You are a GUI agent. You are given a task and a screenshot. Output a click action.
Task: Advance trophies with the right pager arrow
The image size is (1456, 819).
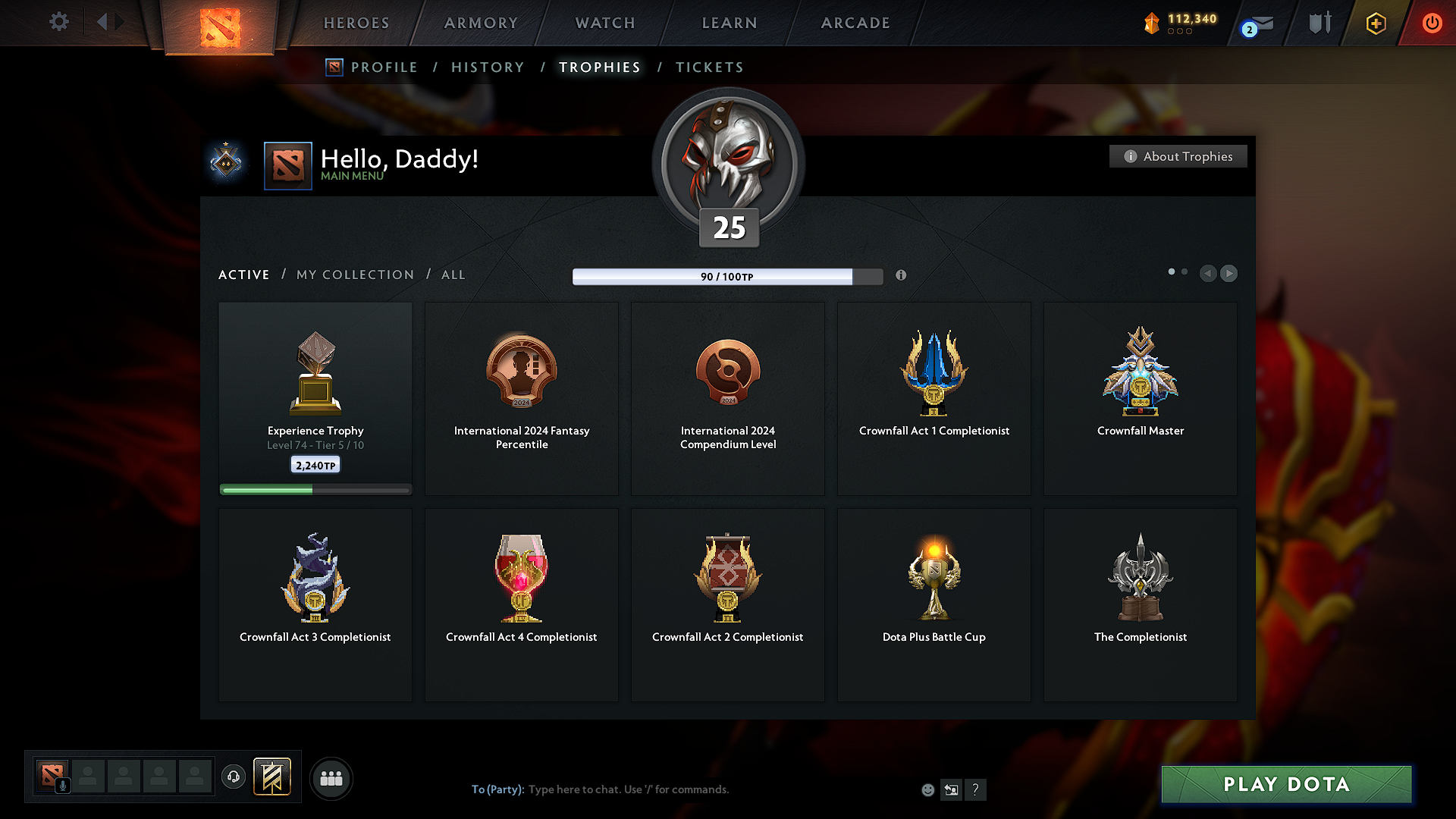pyautogui.click(x=1229, y=274)
